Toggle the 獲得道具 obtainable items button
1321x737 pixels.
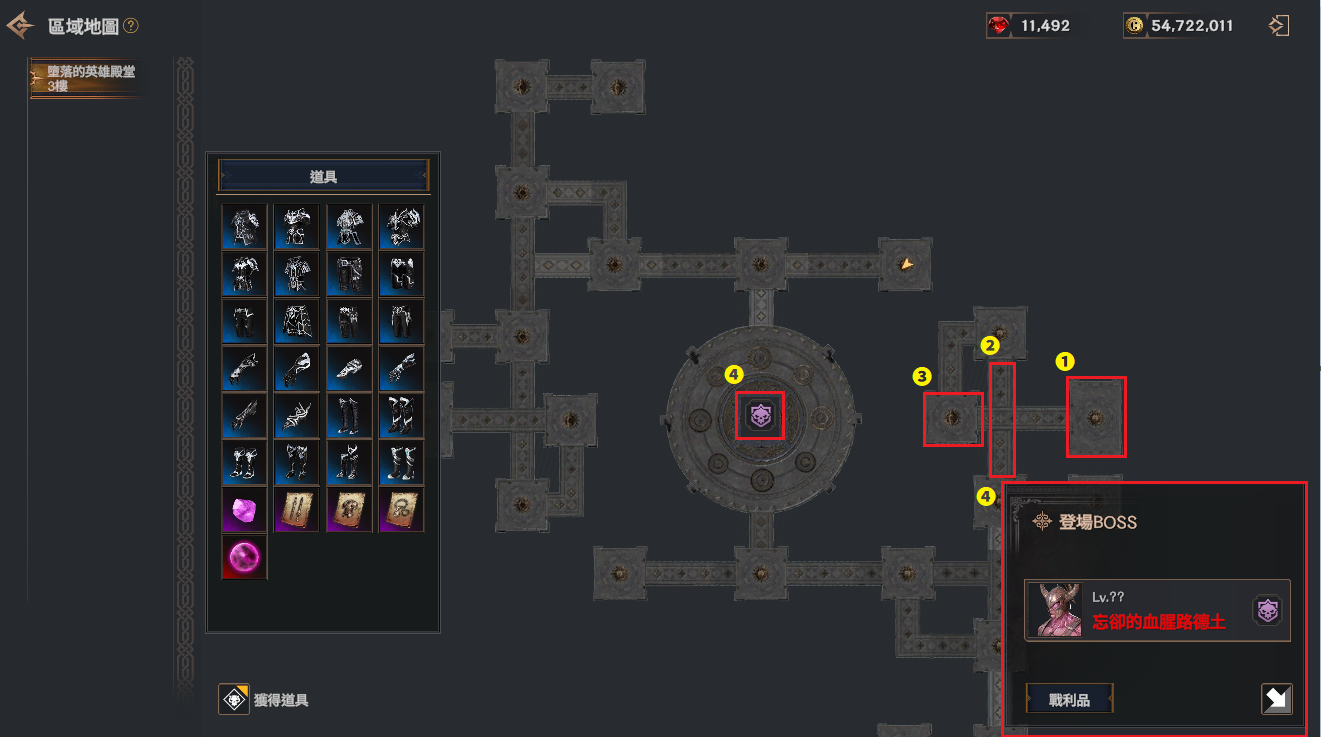click(234, 700)
